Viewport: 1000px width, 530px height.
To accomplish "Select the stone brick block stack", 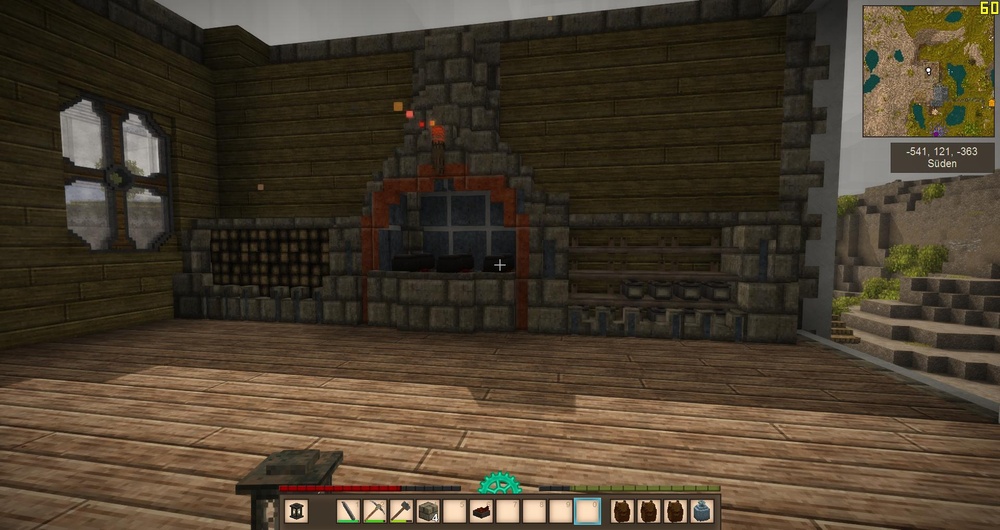I will point(428,511).
